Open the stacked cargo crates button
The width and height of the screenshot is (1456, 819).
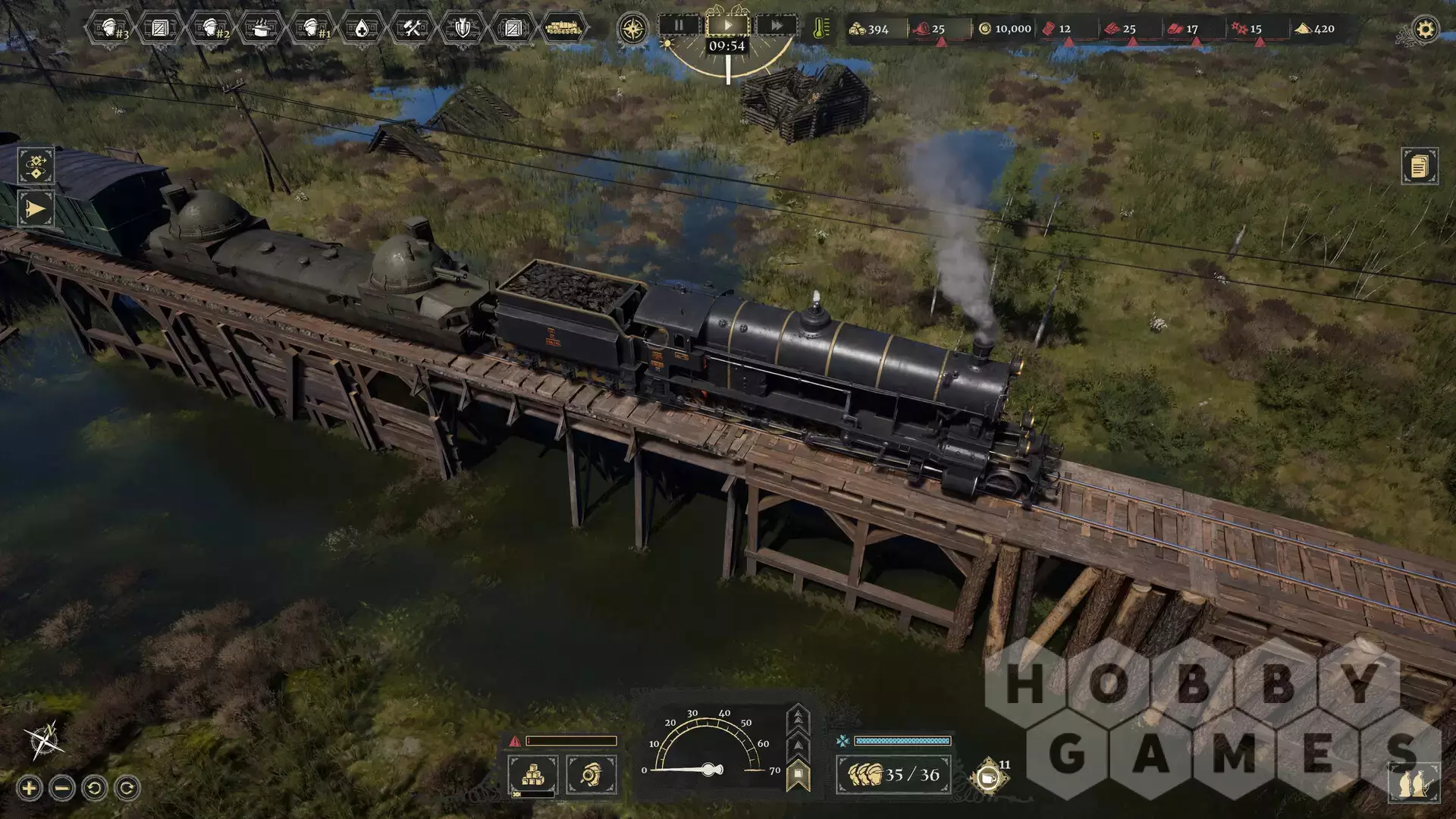[x=532, y=774]
